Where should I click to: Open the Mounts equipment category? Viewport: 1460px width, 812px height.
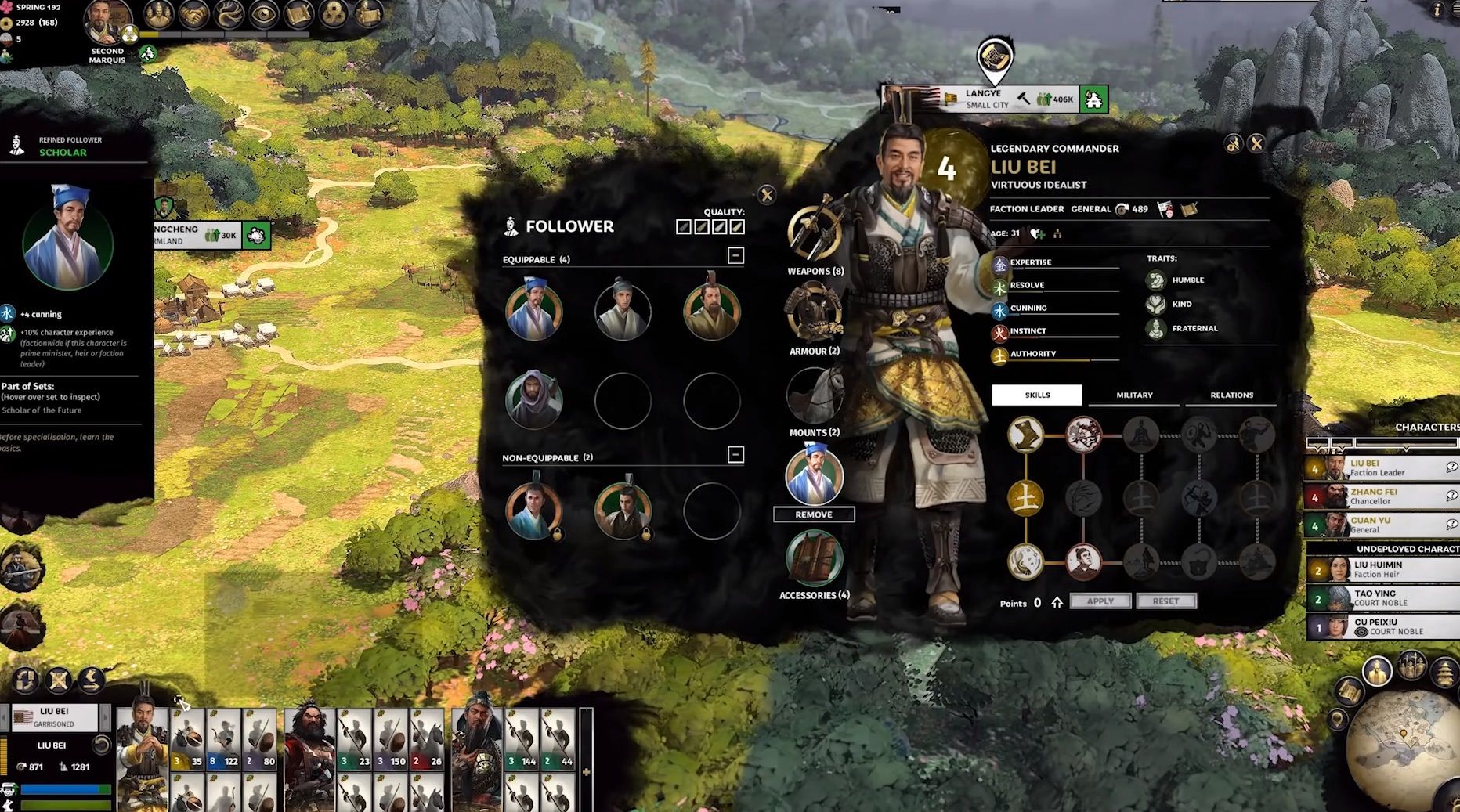[x=815, y=396]
